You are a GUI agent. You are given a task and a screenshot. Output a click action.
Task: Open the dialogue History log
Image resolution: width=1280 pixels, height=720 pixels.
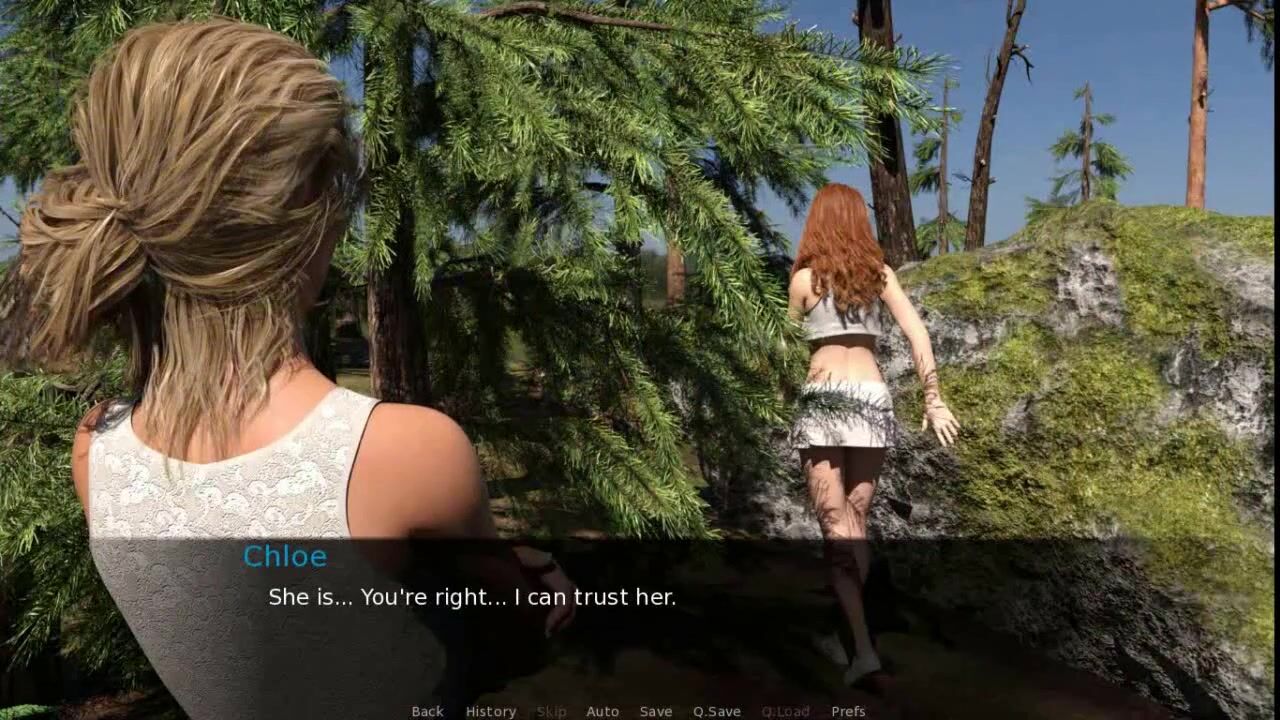pos(491,711)
